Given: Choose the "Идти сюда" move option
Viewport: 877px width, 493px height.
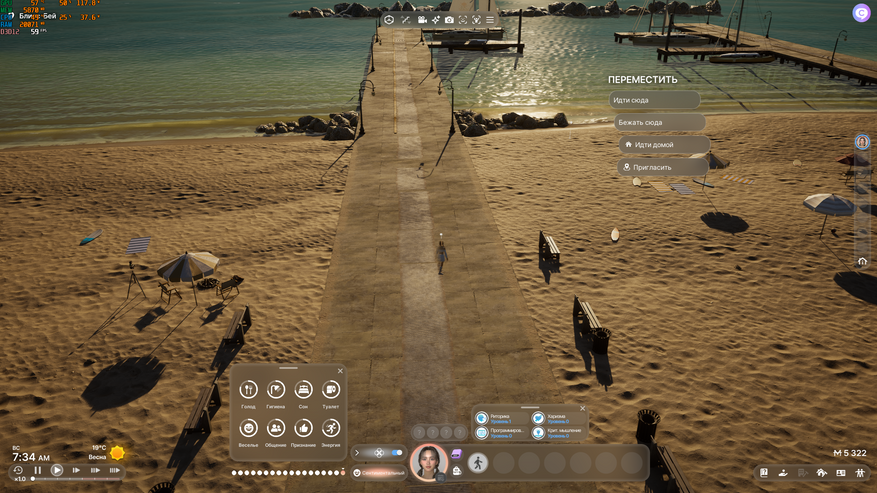Looking at the screenshot, I should pos(654,100).
